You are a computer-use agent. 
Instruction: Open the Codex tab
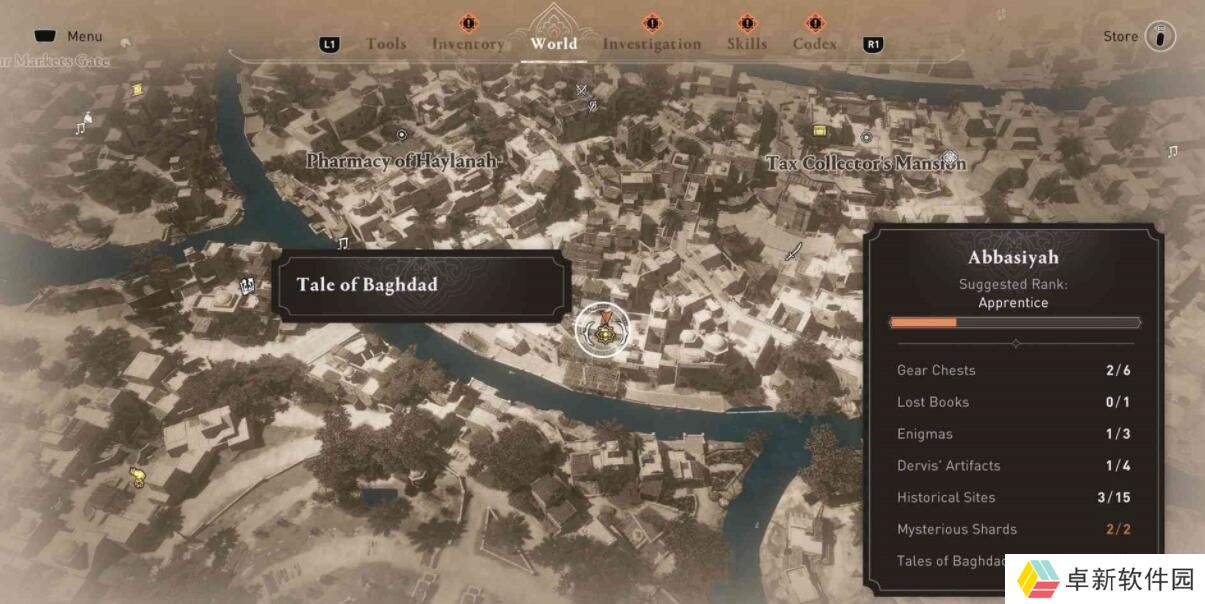click(x=815, y=44)
